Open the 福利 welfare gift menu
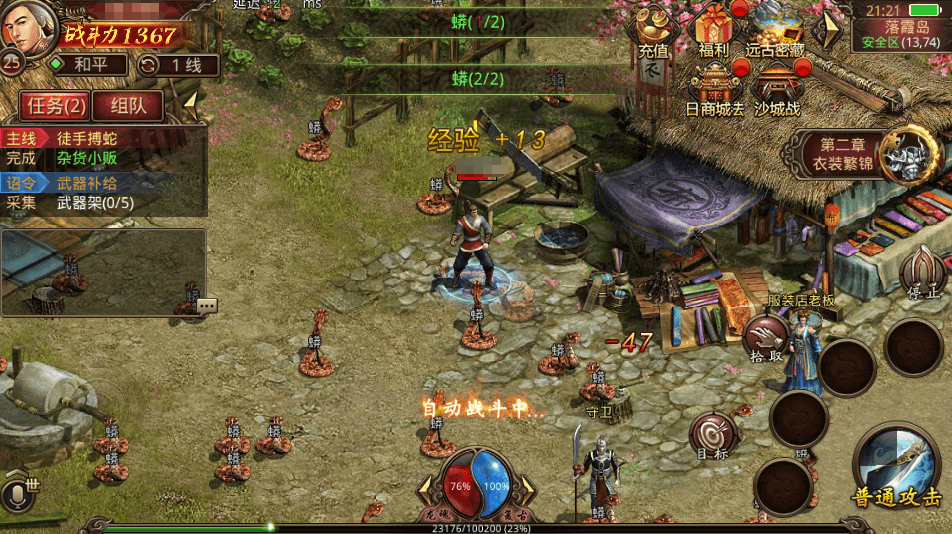The height and width of the screenshot is (534, 952). (714, 30)
